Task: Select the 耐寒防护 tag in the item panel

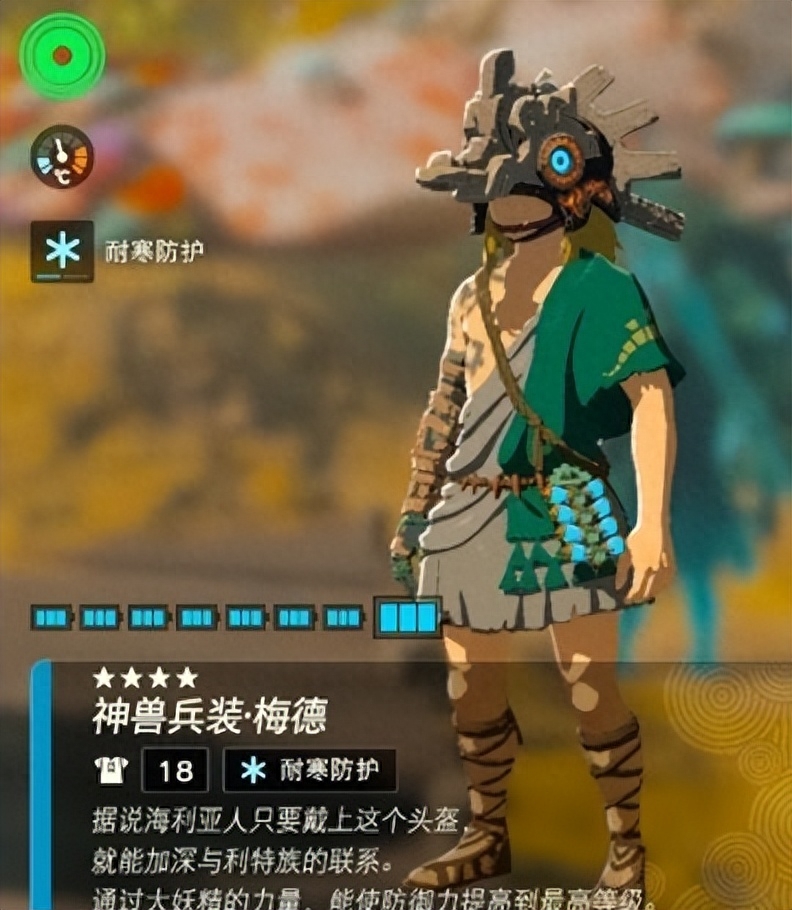Action: (310, 770)
